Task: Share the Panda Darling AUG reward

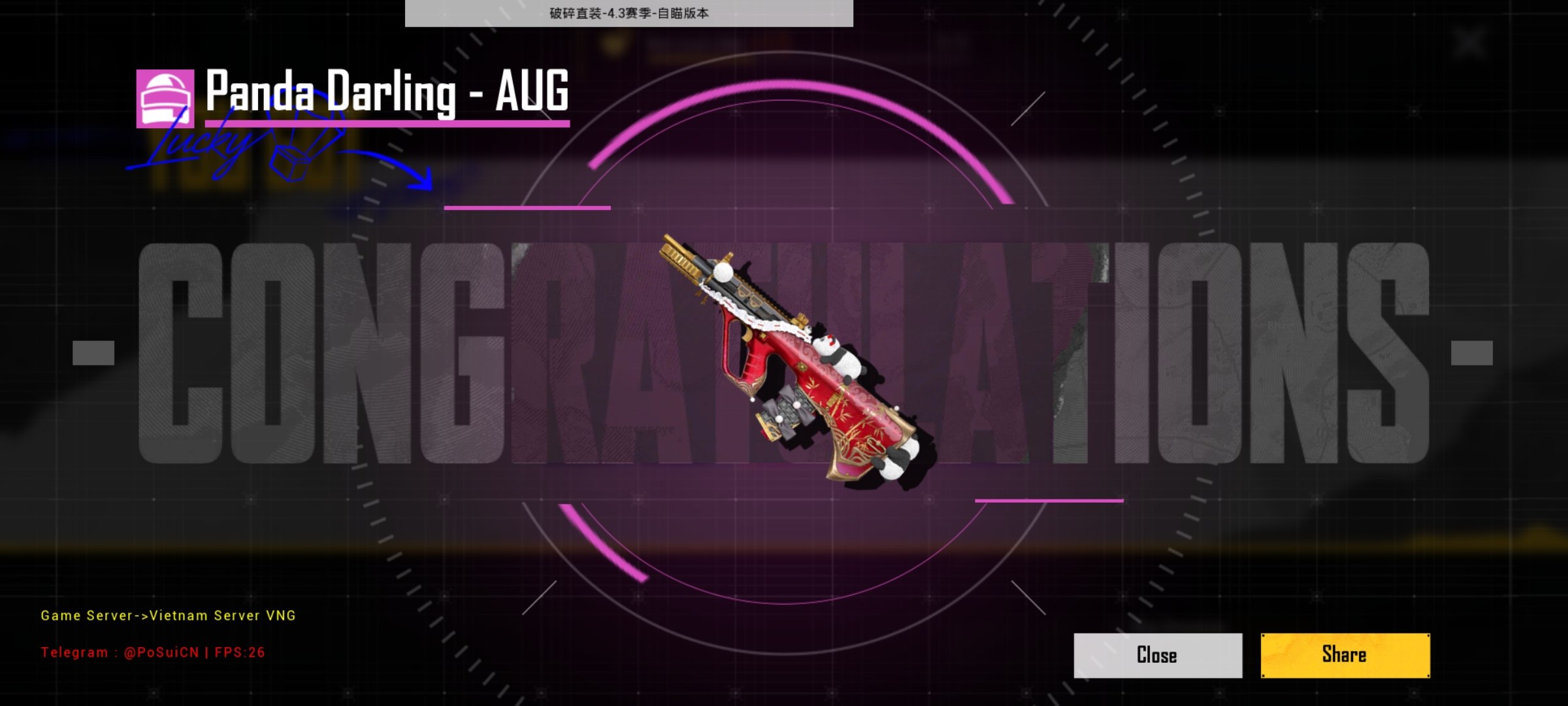Action: [1345, 655]
